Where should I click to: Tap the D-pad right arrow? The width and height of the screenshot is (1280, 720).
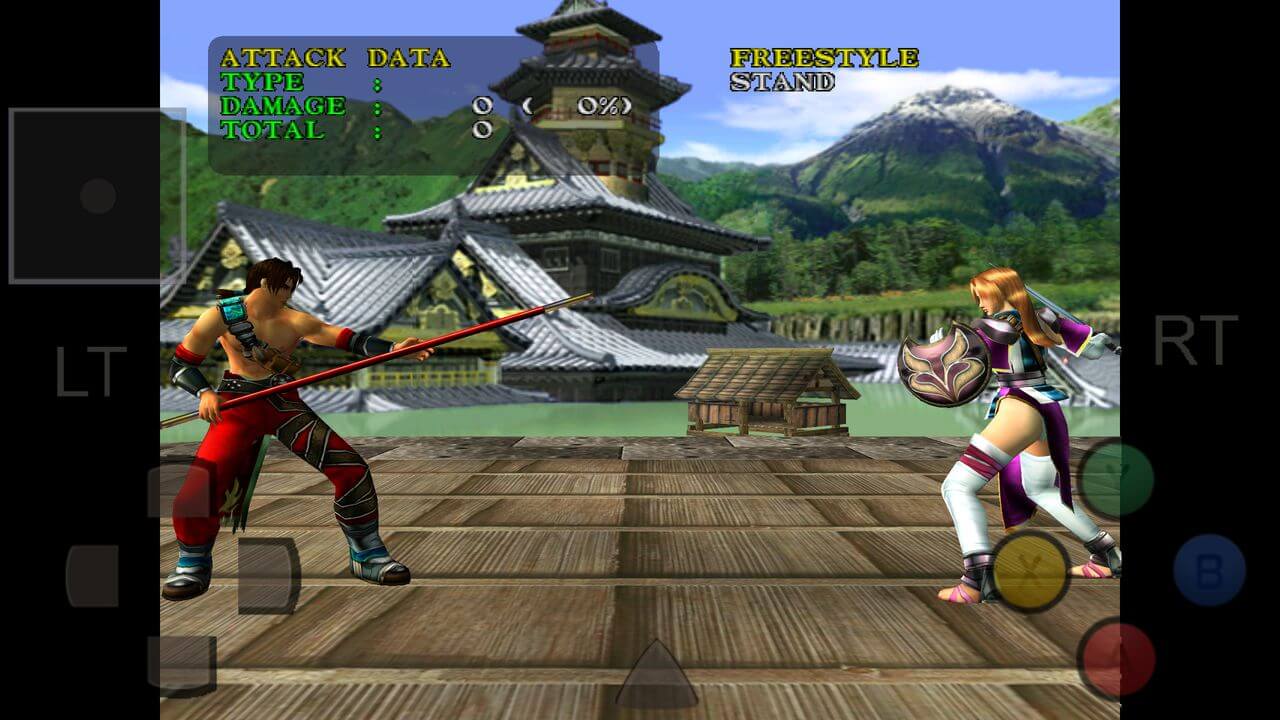[x=268, y=576]
